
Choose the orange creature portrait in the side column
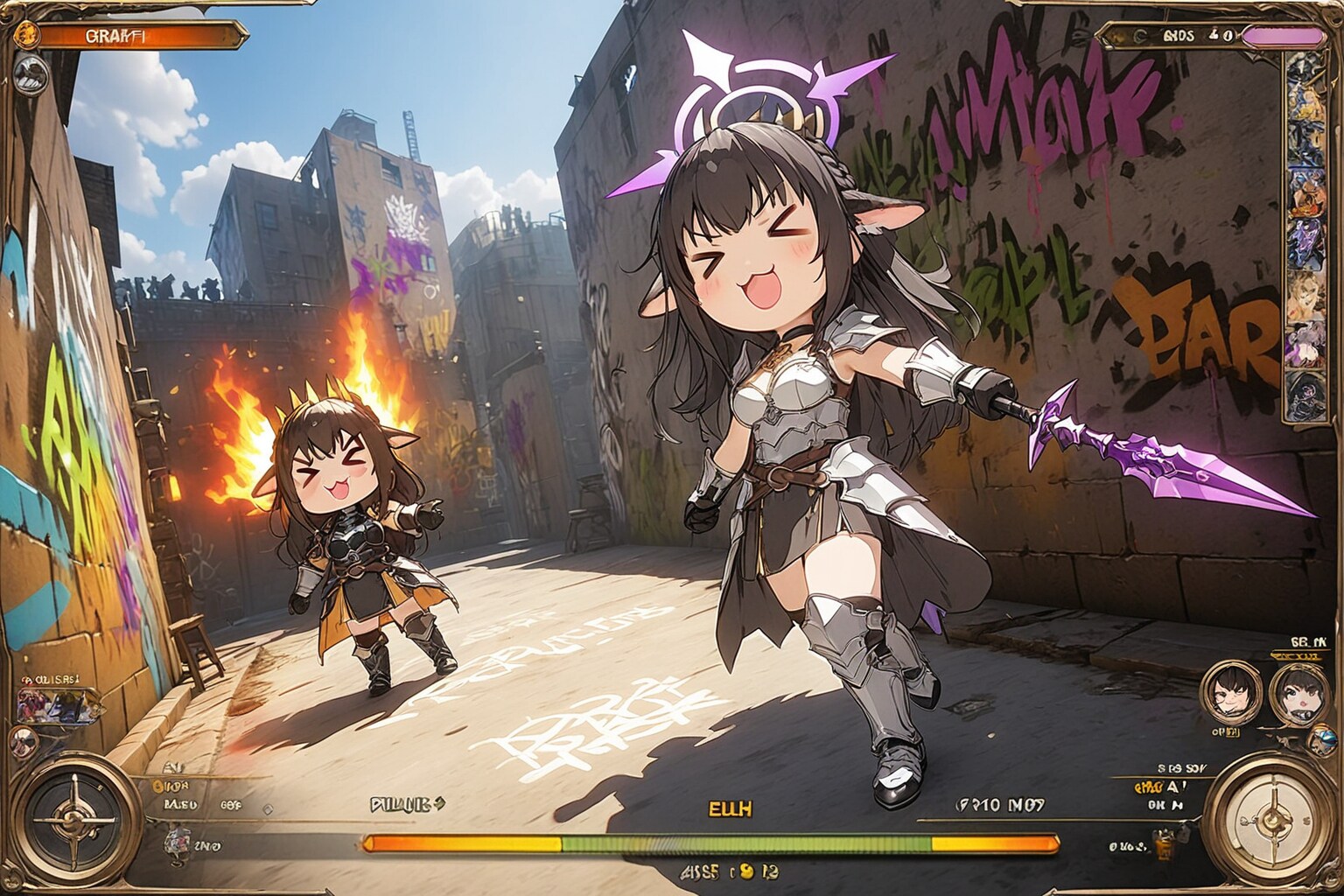pos(1308,195)
